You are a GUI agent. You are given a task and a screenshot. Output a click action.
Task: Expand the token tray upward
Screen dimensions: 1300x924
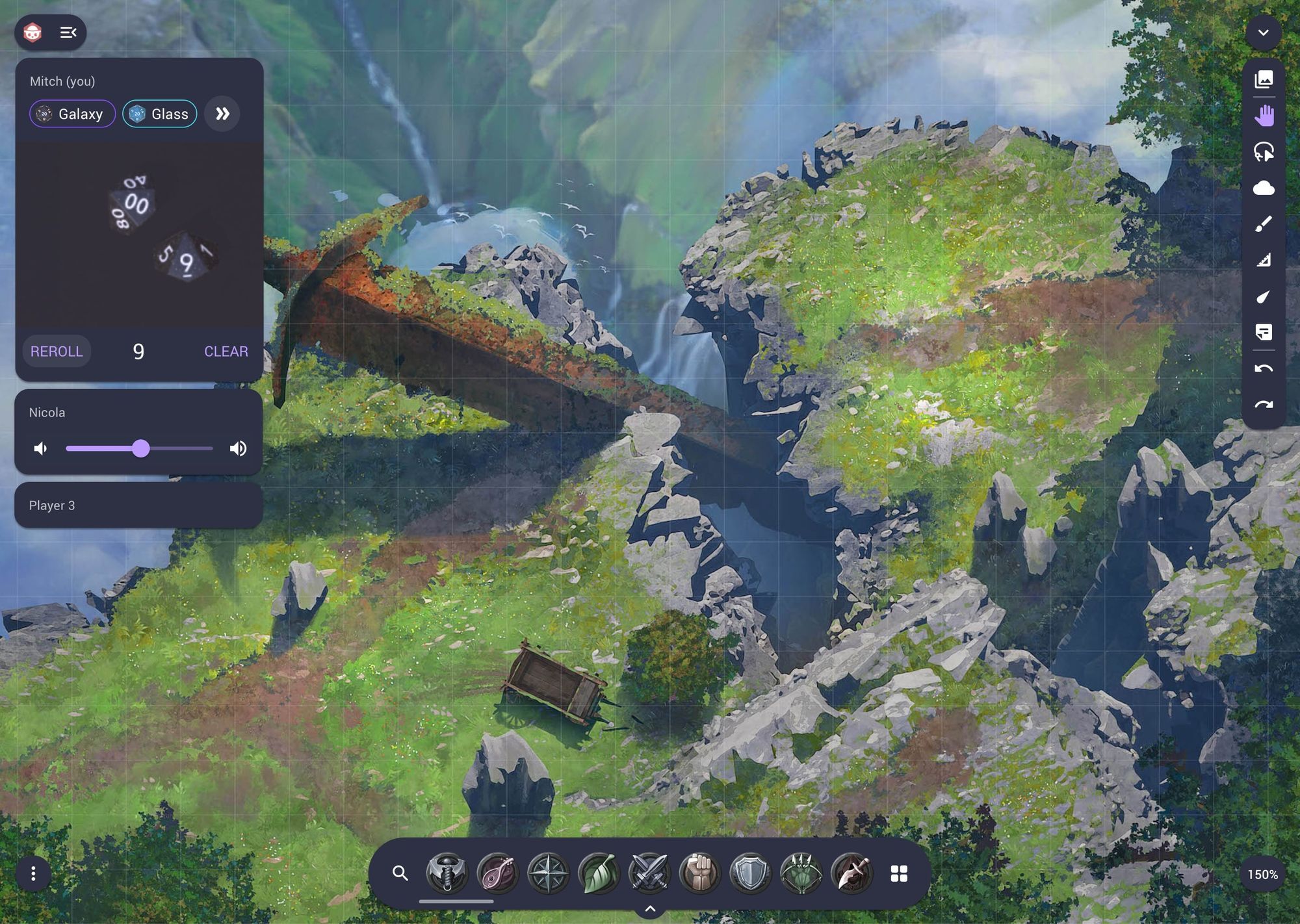(649, 910)
